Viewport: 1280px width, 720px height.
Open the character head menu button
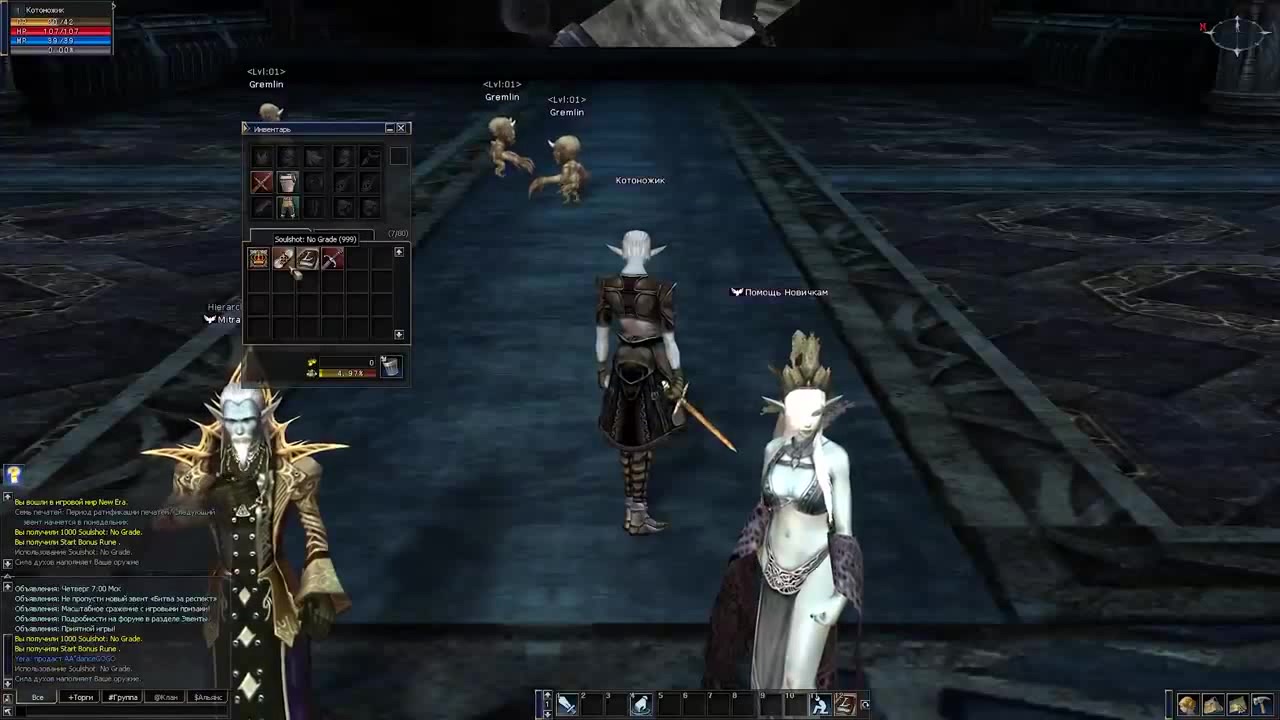coord(1187,705)
